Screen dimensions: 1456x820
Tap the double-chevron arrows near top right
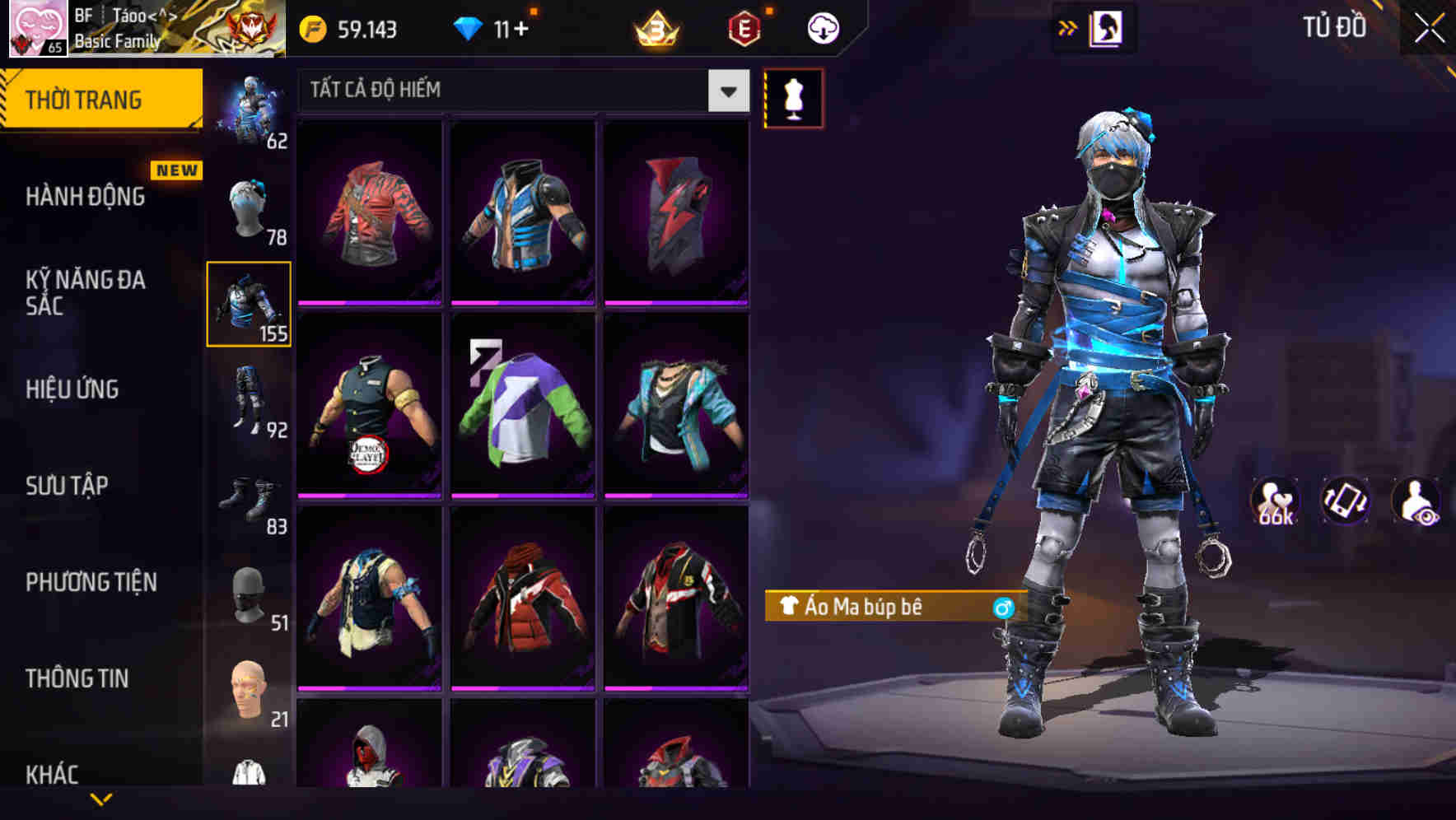[1068, 27]
